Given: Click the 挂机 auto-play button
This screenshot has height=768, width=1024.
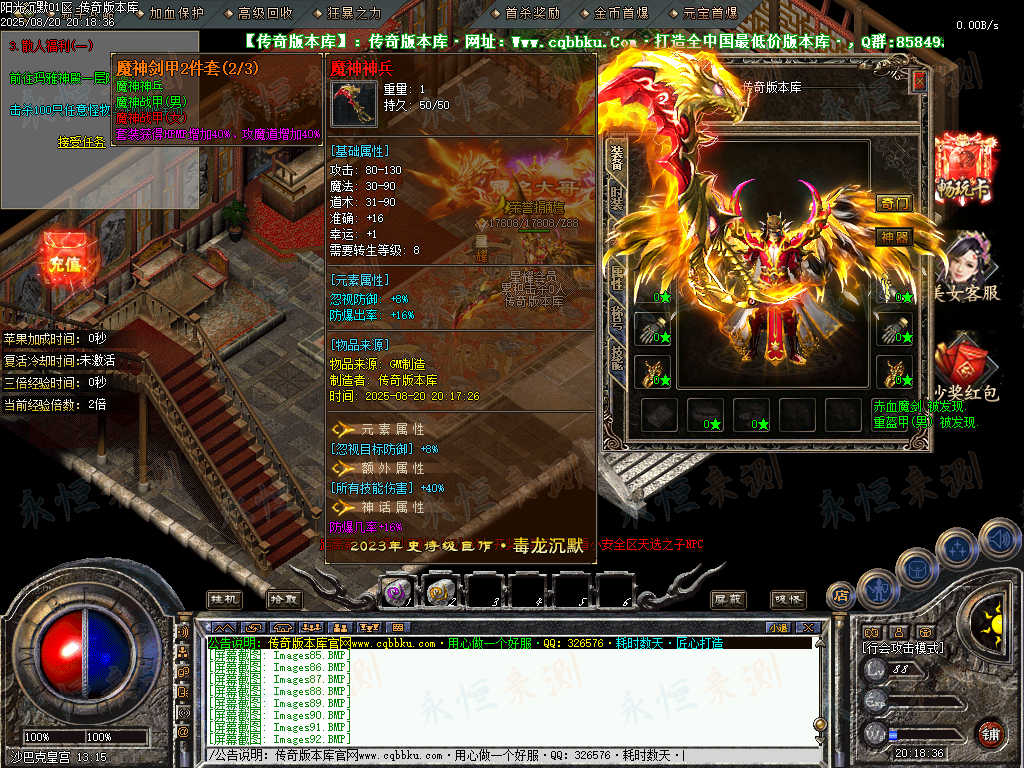Looking at the screenshot, I should pos(224,598).
